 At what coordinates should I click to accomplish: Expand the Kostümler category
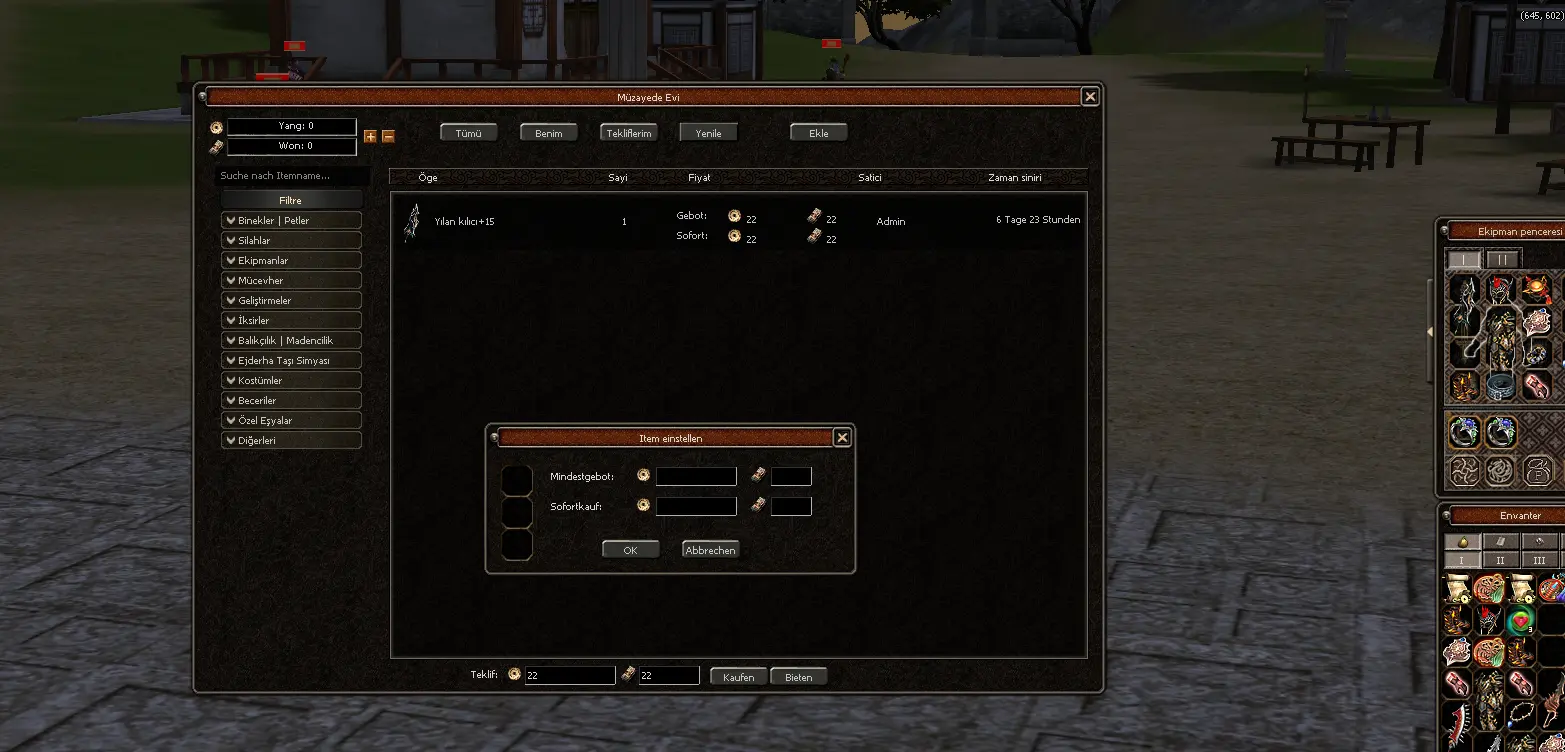(x=291, y=381)
